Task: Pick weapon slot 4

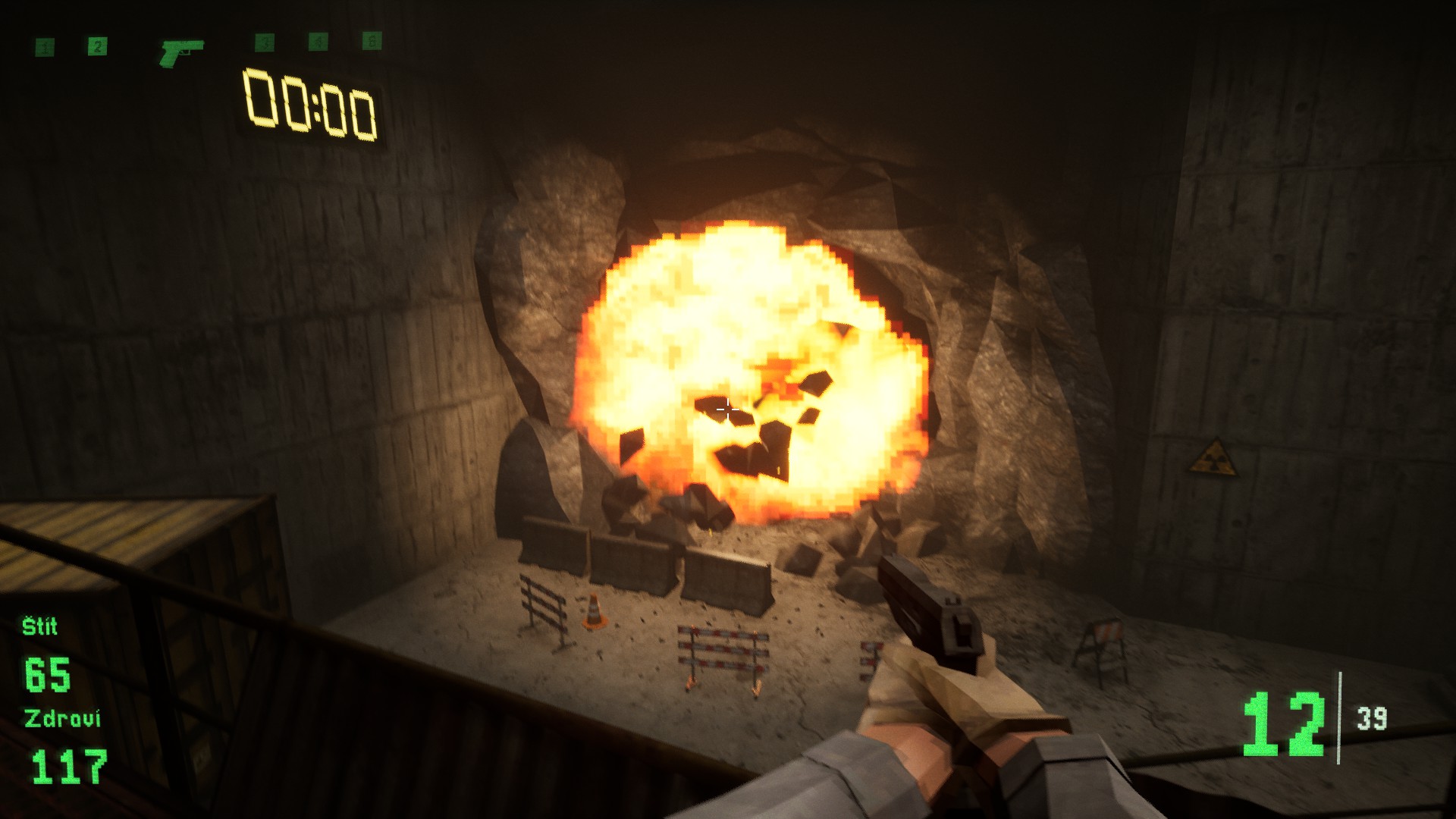Action: (x=318, y=42)
